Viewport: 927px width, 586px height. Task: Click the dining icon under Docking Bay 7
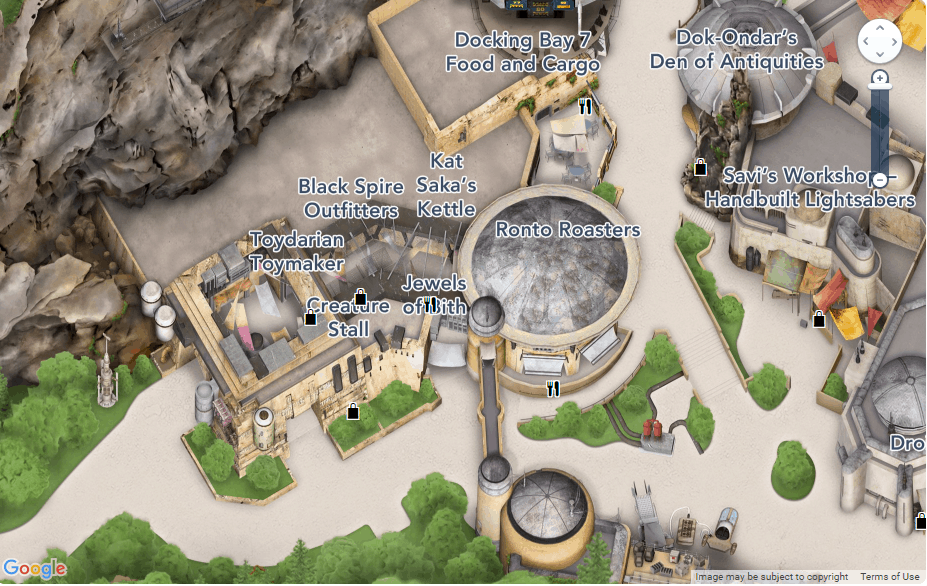586,105
